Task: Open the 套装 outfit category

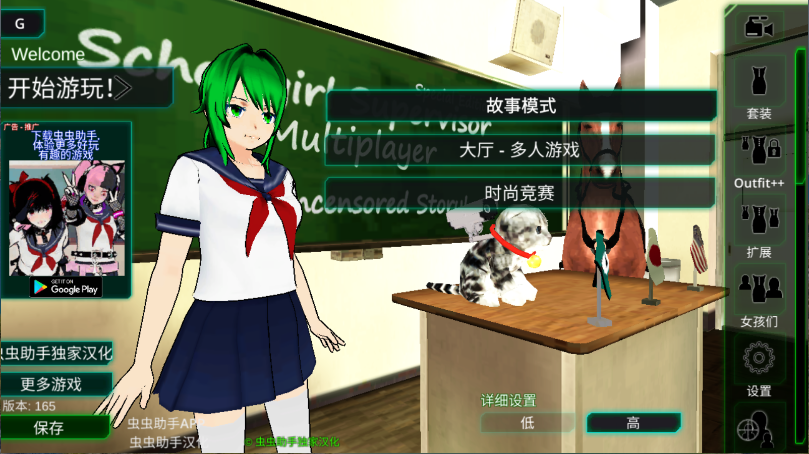Action: [759, 88]
